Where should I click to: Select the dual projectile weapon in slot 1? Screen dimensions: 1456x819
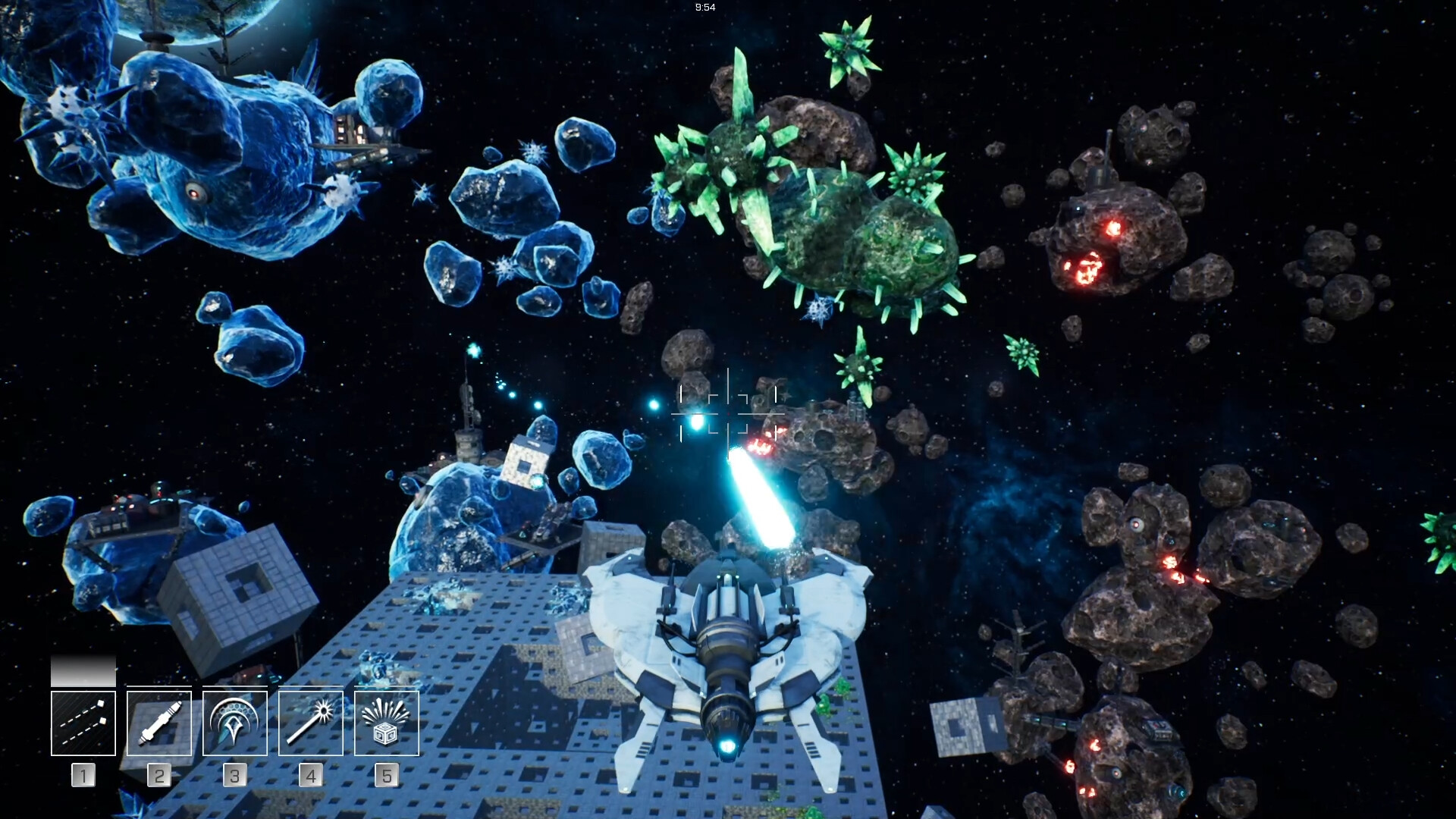(x=82, y=722)
